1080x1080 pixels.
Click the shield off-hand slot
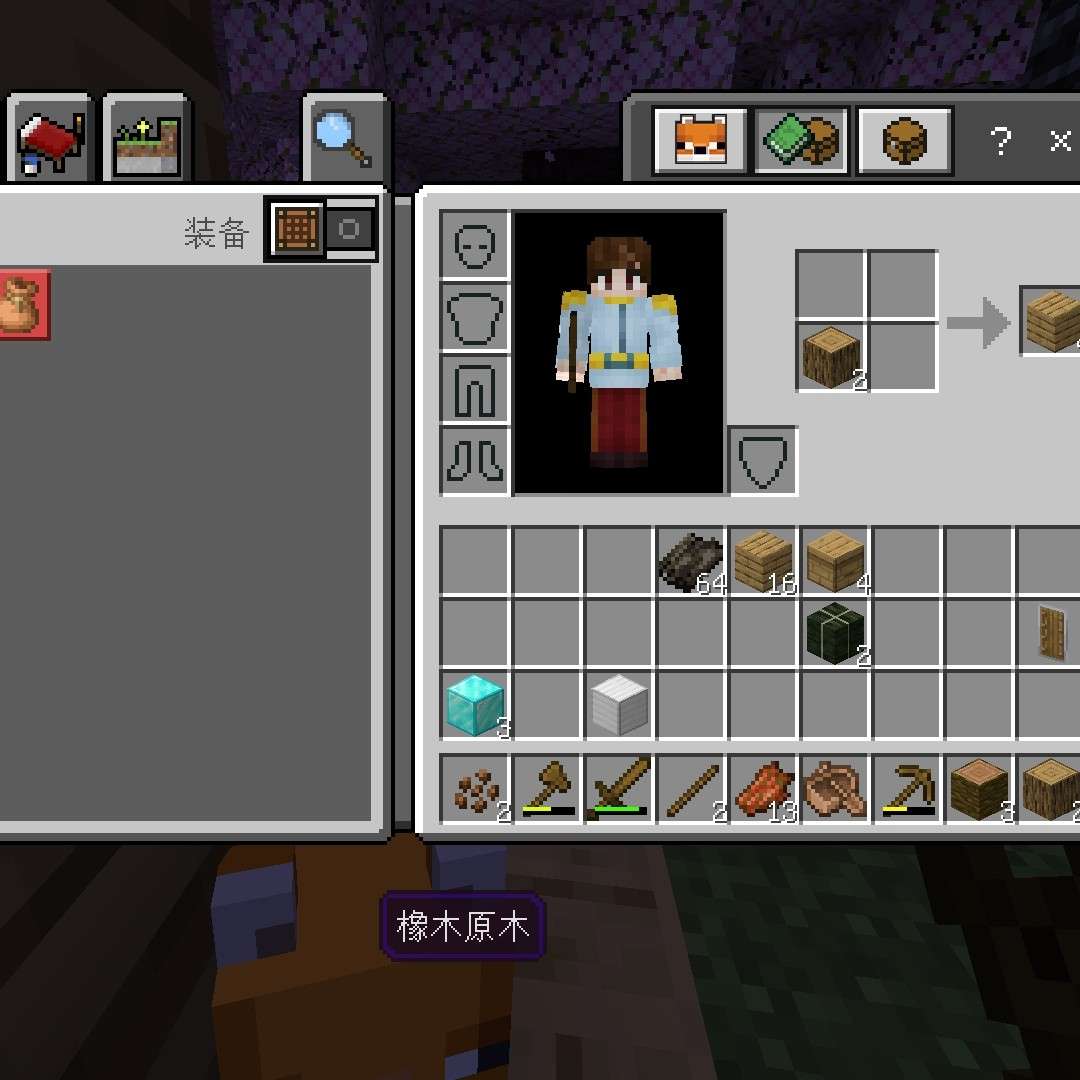coord(763,461)
